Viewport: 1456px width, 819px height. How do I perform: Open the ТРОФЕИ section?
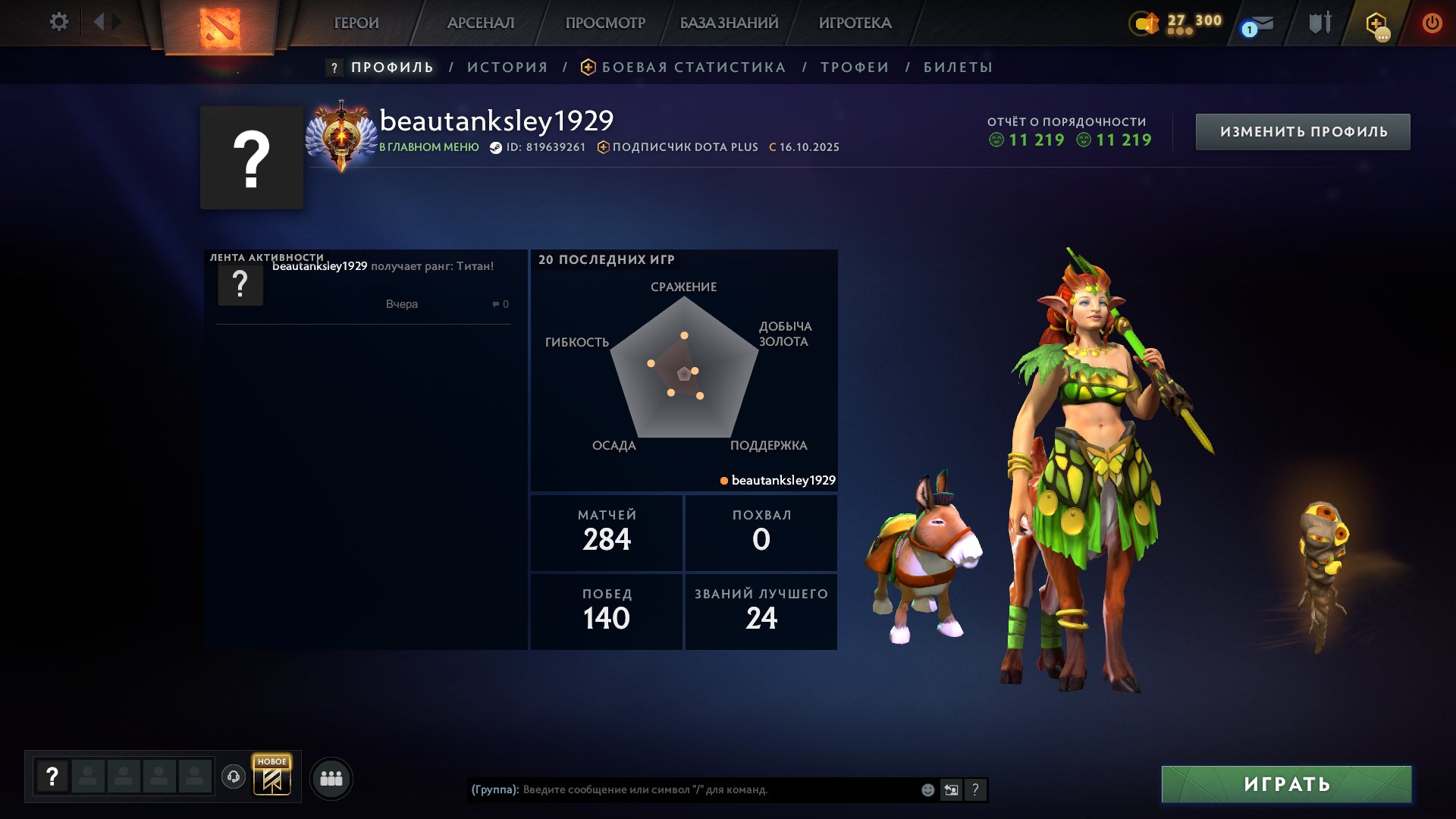[852, 67]
